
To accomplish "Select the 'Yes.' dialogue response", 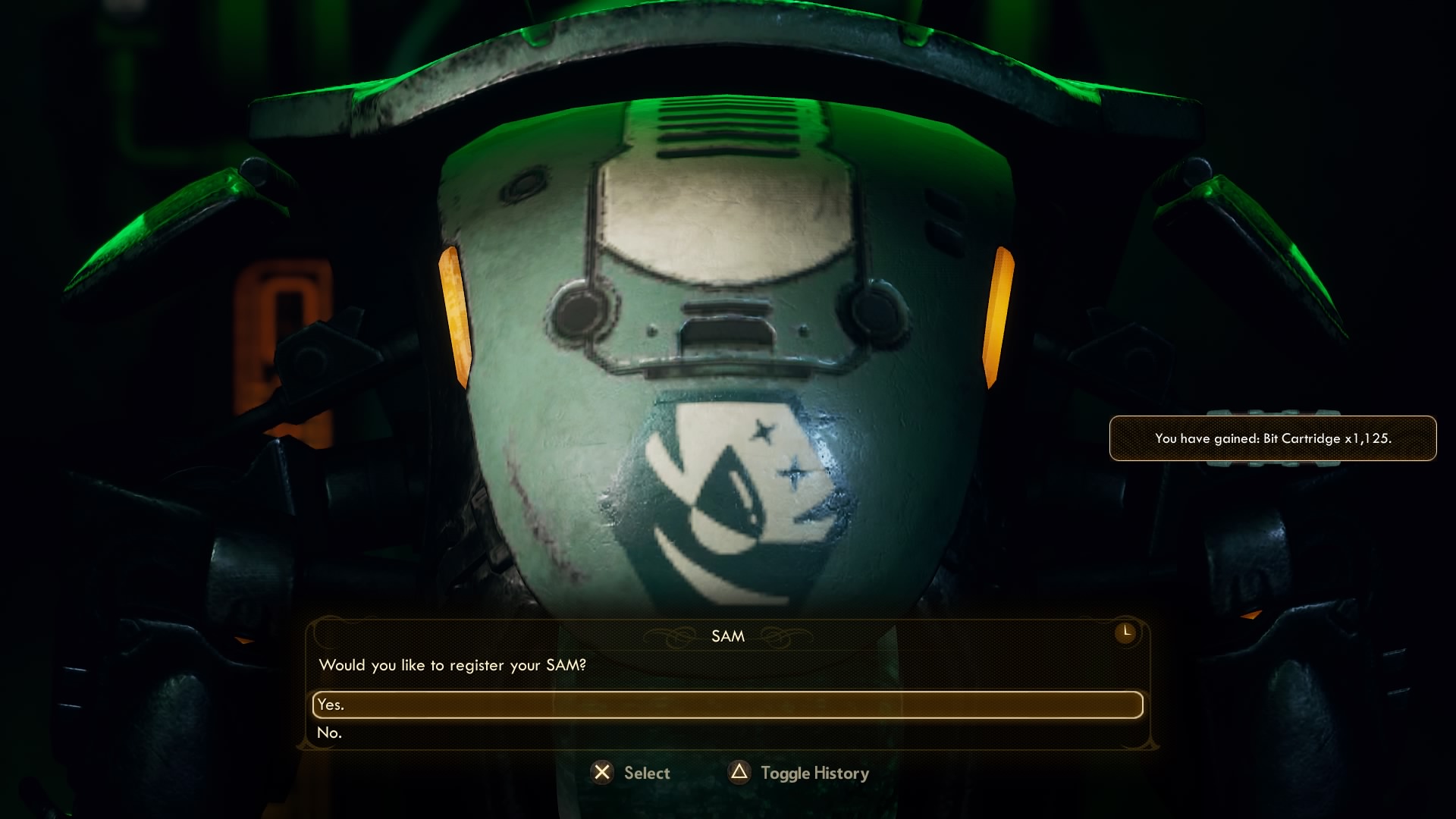I will [x=726, y=704].
